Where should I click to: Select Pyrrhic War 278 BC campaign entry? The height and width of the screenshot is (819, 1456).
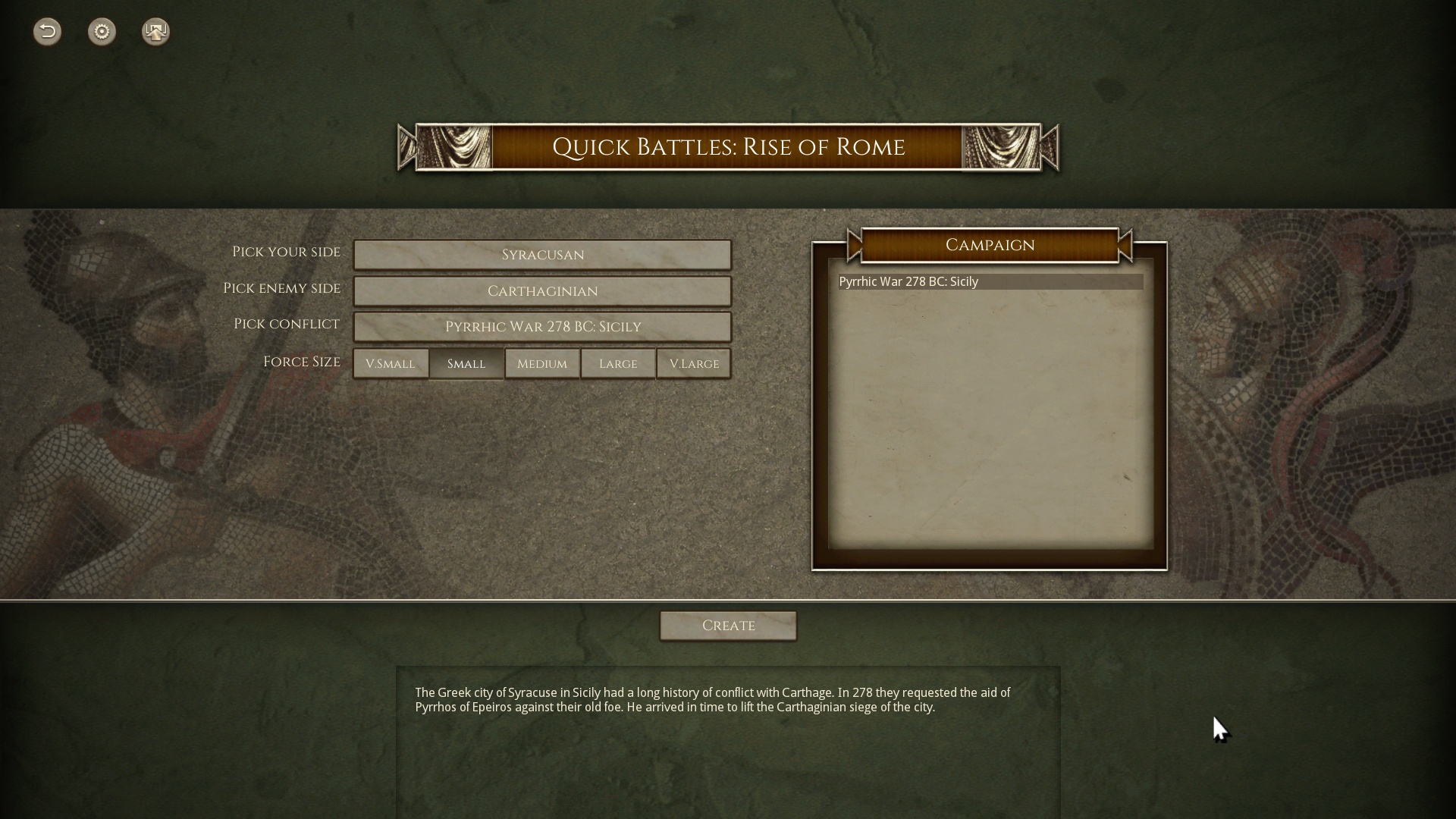tap(990, 282)
